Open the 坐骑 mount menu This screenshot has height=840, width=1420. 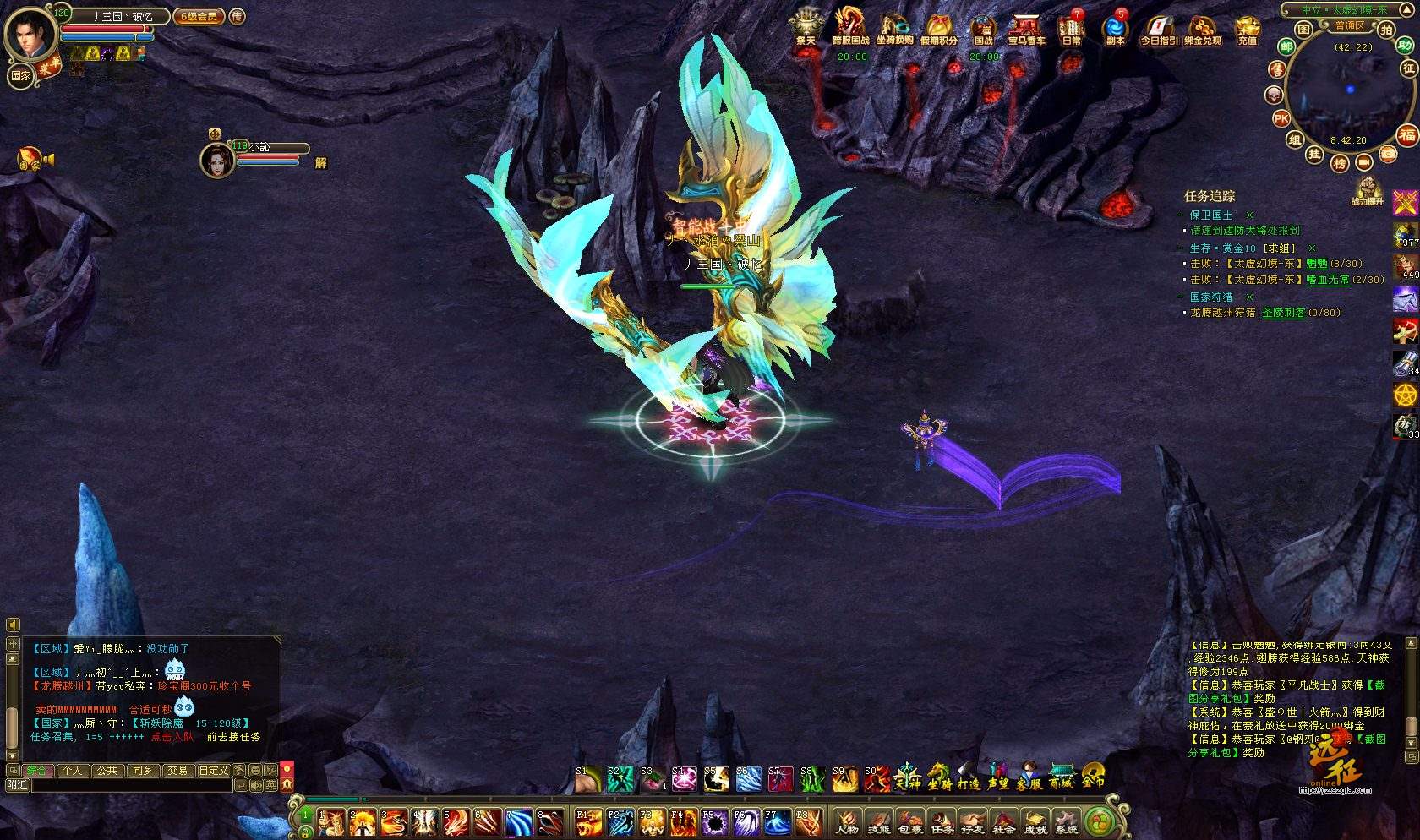point(938,776)
